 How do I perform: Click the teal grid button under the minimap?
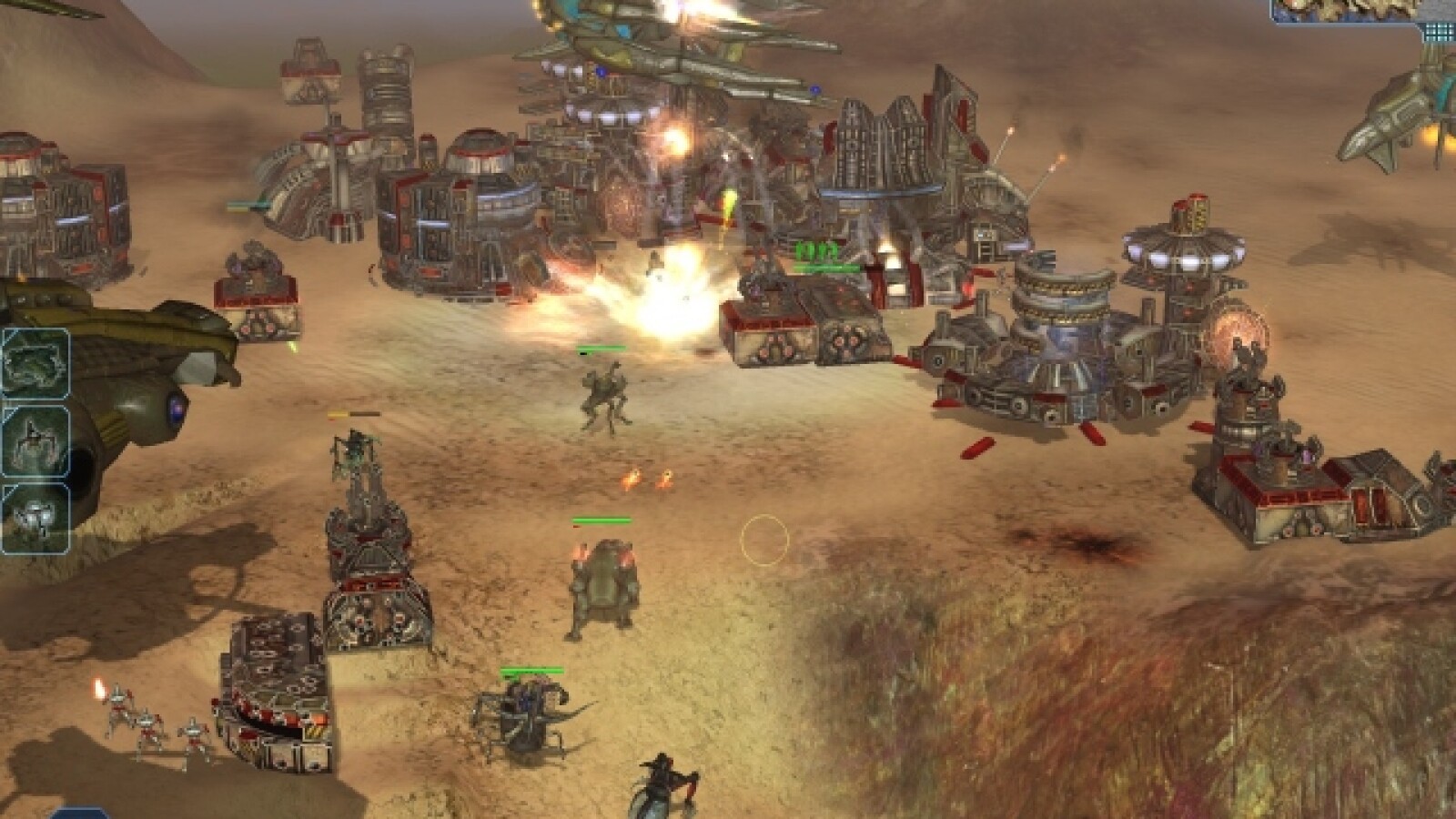pyautogui.click(x=1439, y=31)
